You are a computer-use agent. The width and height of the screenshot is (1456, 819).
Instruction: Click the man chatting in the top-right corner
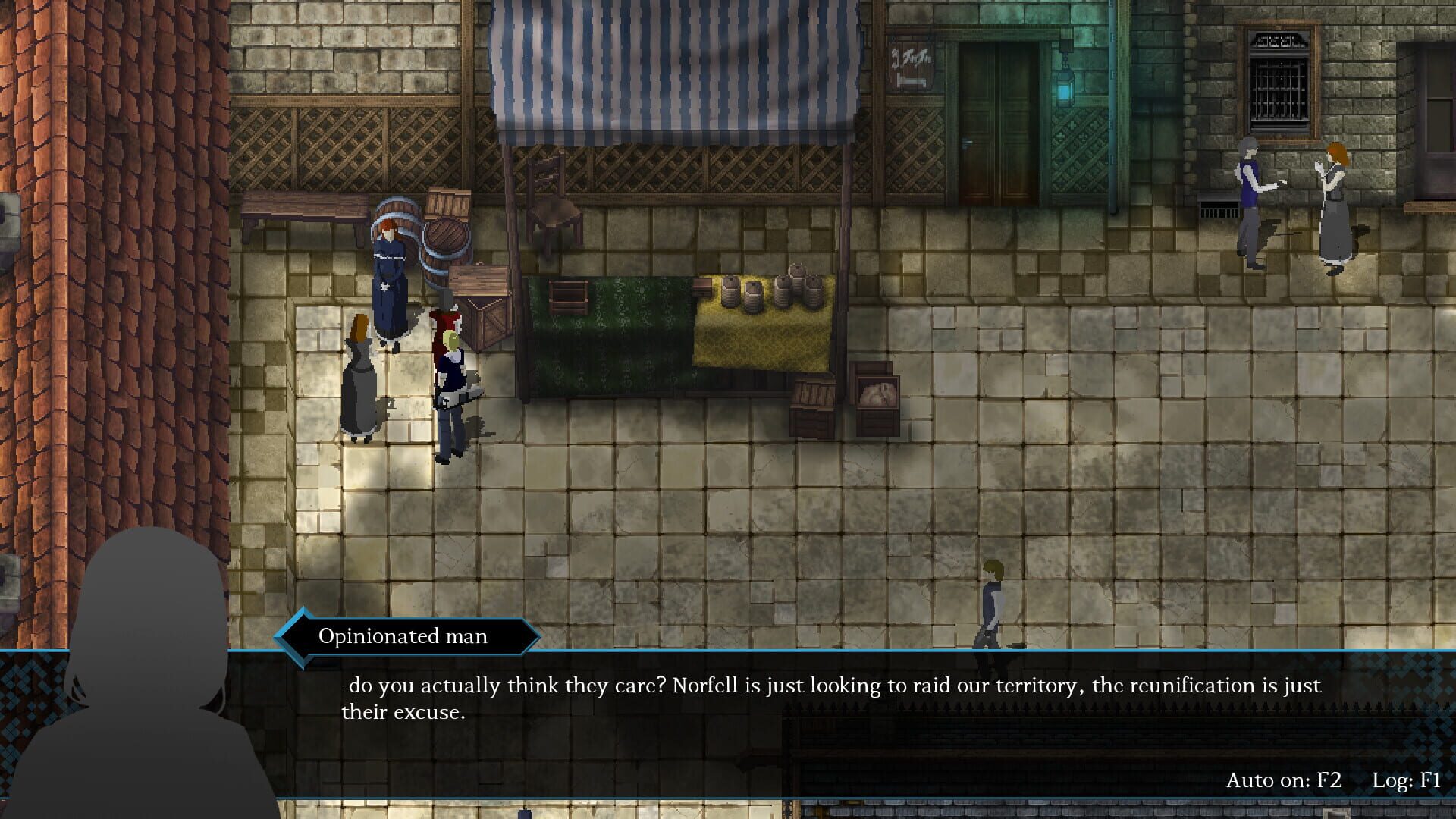1251,197
